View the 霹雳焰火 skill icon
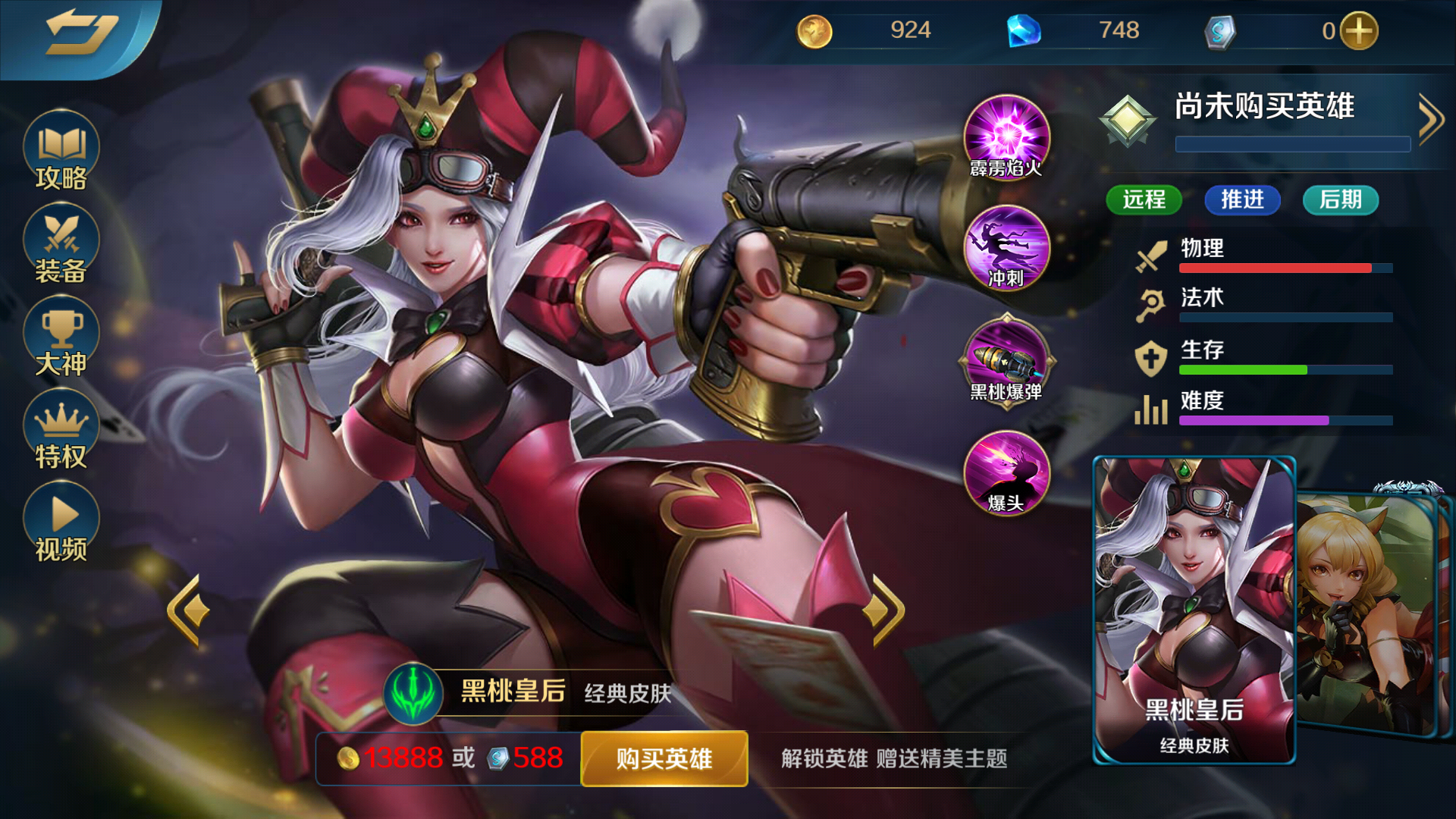 (x=1005, y=140)
